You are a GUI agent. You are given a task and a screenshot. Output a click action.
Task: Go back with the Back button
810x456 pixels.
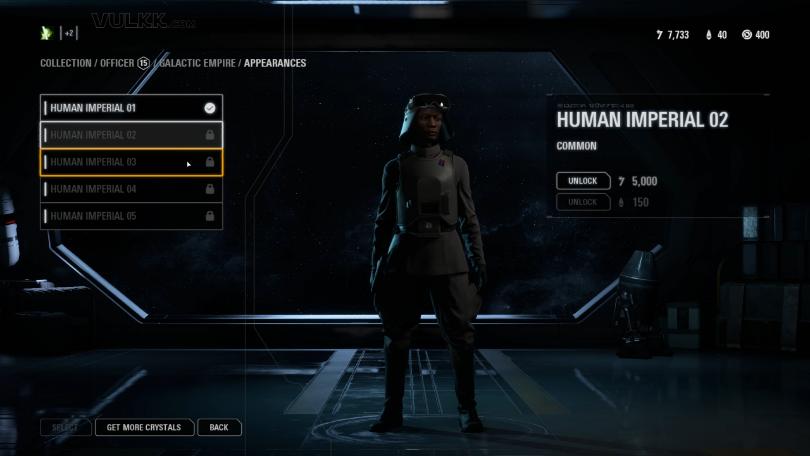[219, 427]
